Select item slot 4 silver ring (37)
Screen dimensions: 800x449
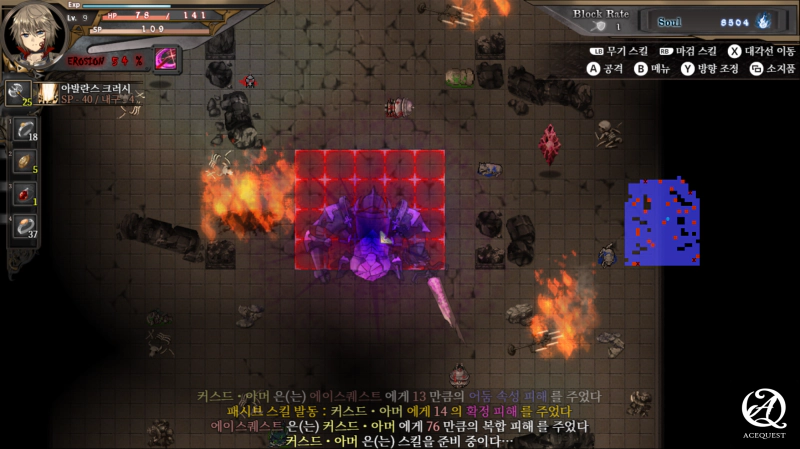click(x=25, y=227)
